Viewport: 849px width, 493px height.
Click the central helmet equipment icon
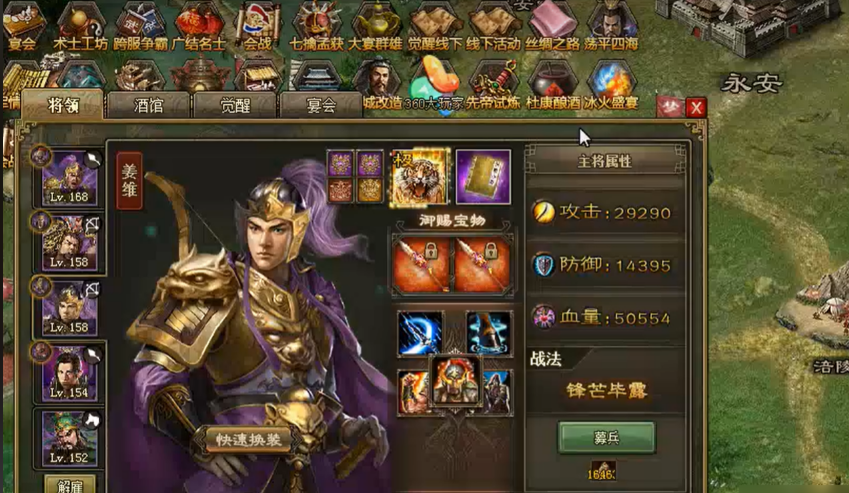pos(455,381)
